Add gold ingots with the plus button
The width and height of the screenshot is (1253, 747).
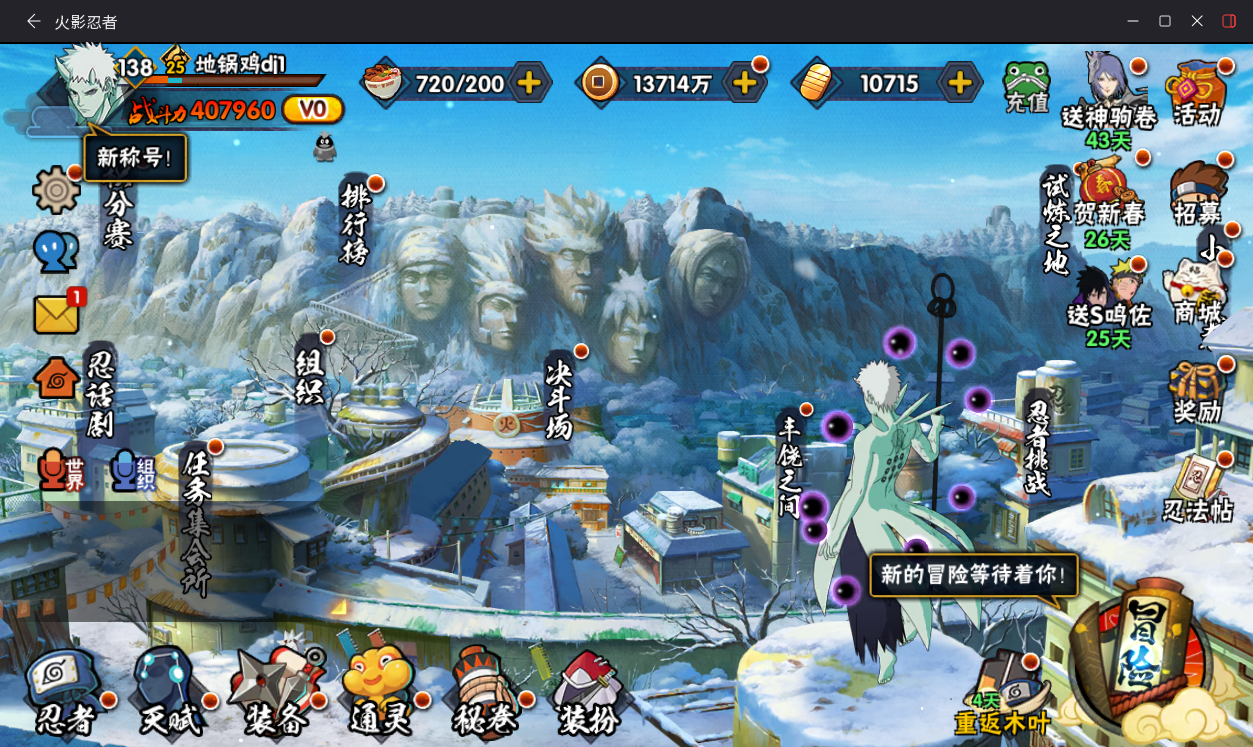click(959, 83)
